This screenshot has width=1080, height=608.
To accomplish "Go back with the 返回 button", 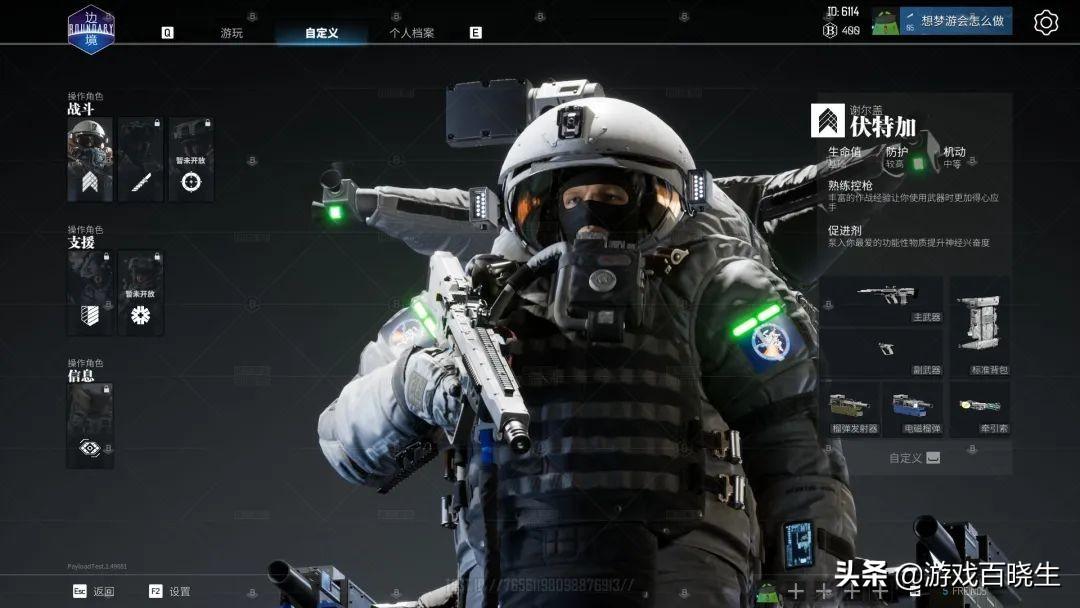I will tap(95, 591).
